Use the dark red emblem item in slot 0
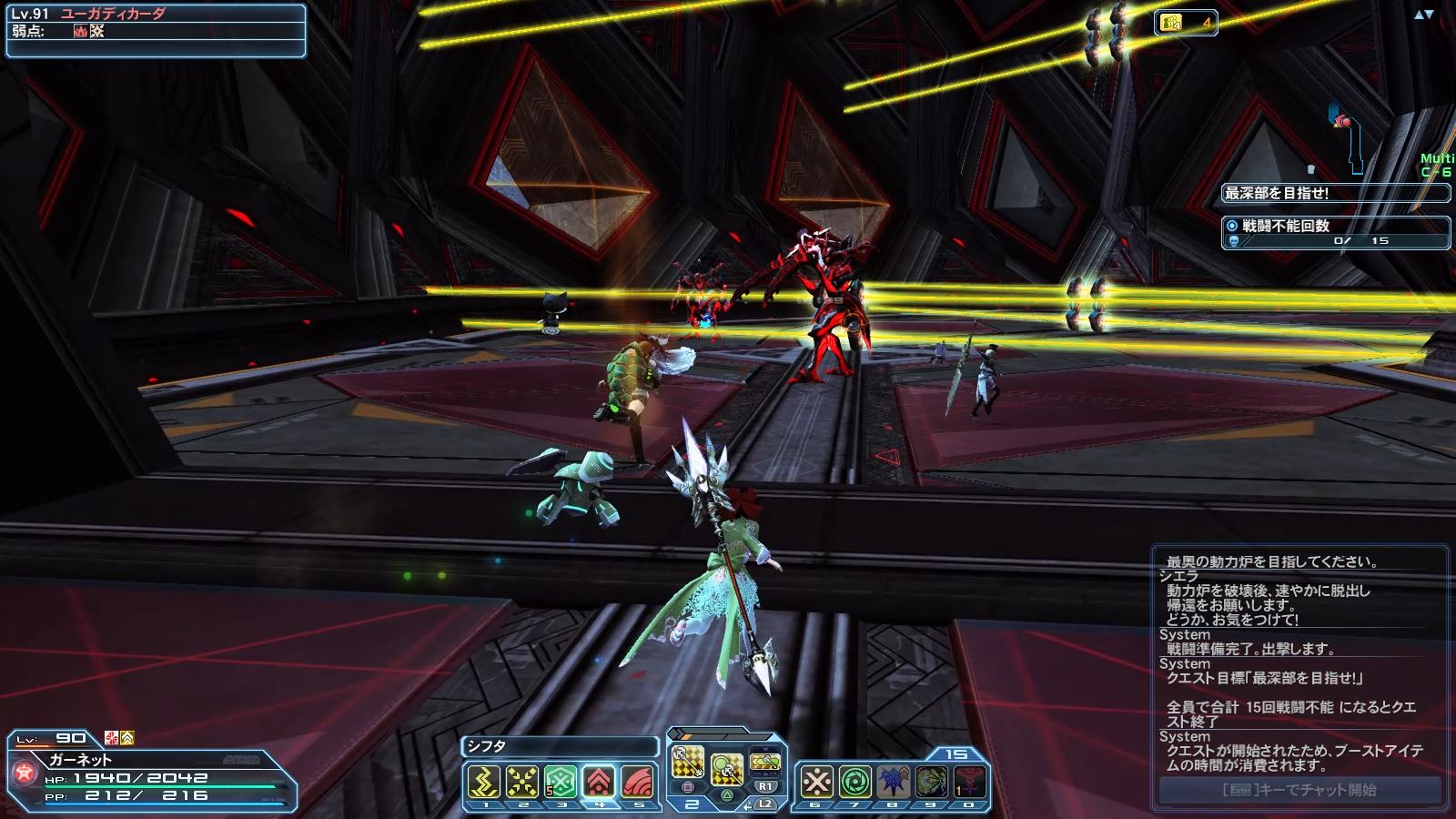This screenshot has height=819, width=1456. click(x=969, y=782)
